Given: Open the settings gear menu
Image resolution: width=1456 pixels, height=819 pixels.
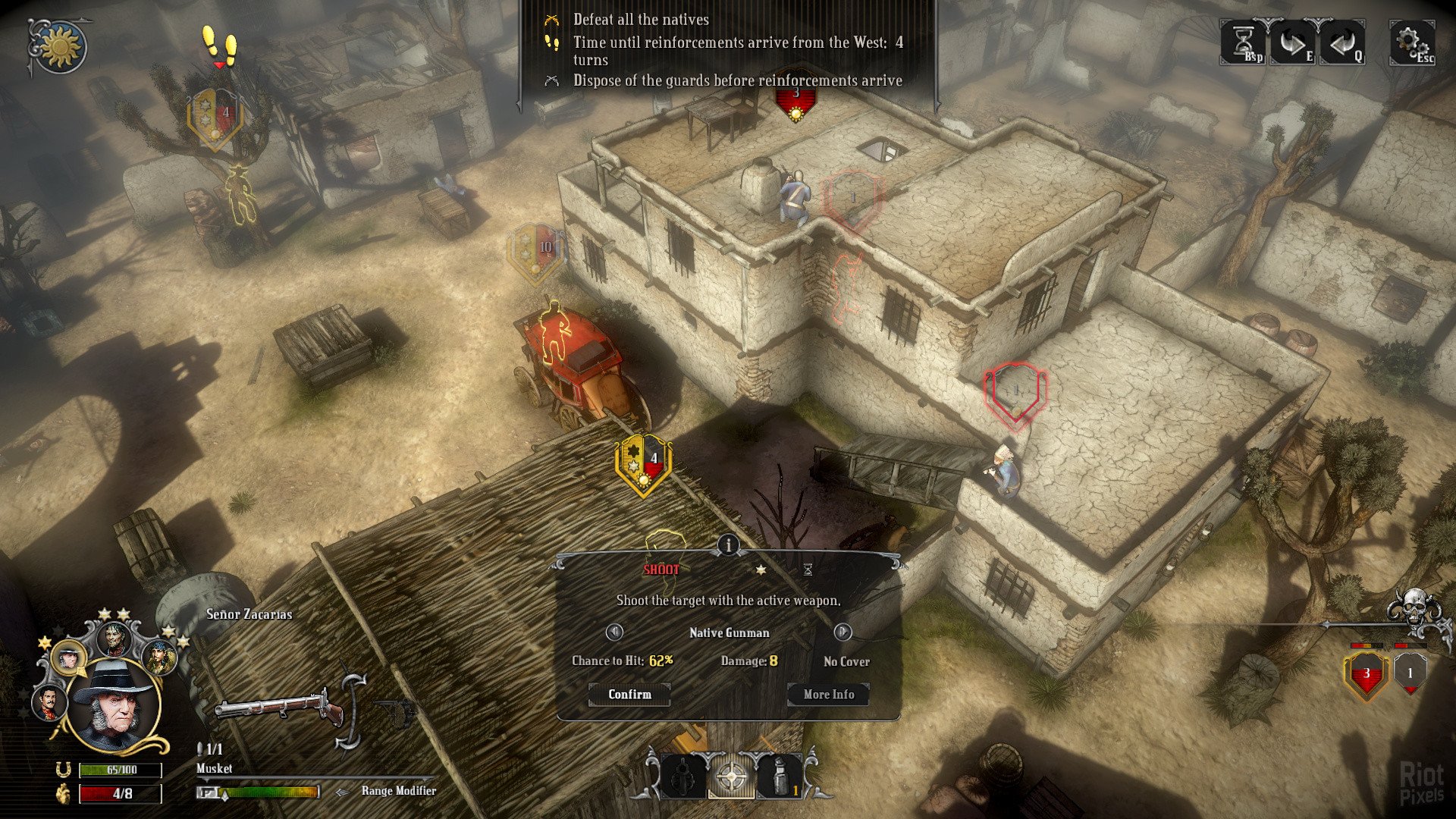Looking at the screenshot, I should click(1410, 43).
